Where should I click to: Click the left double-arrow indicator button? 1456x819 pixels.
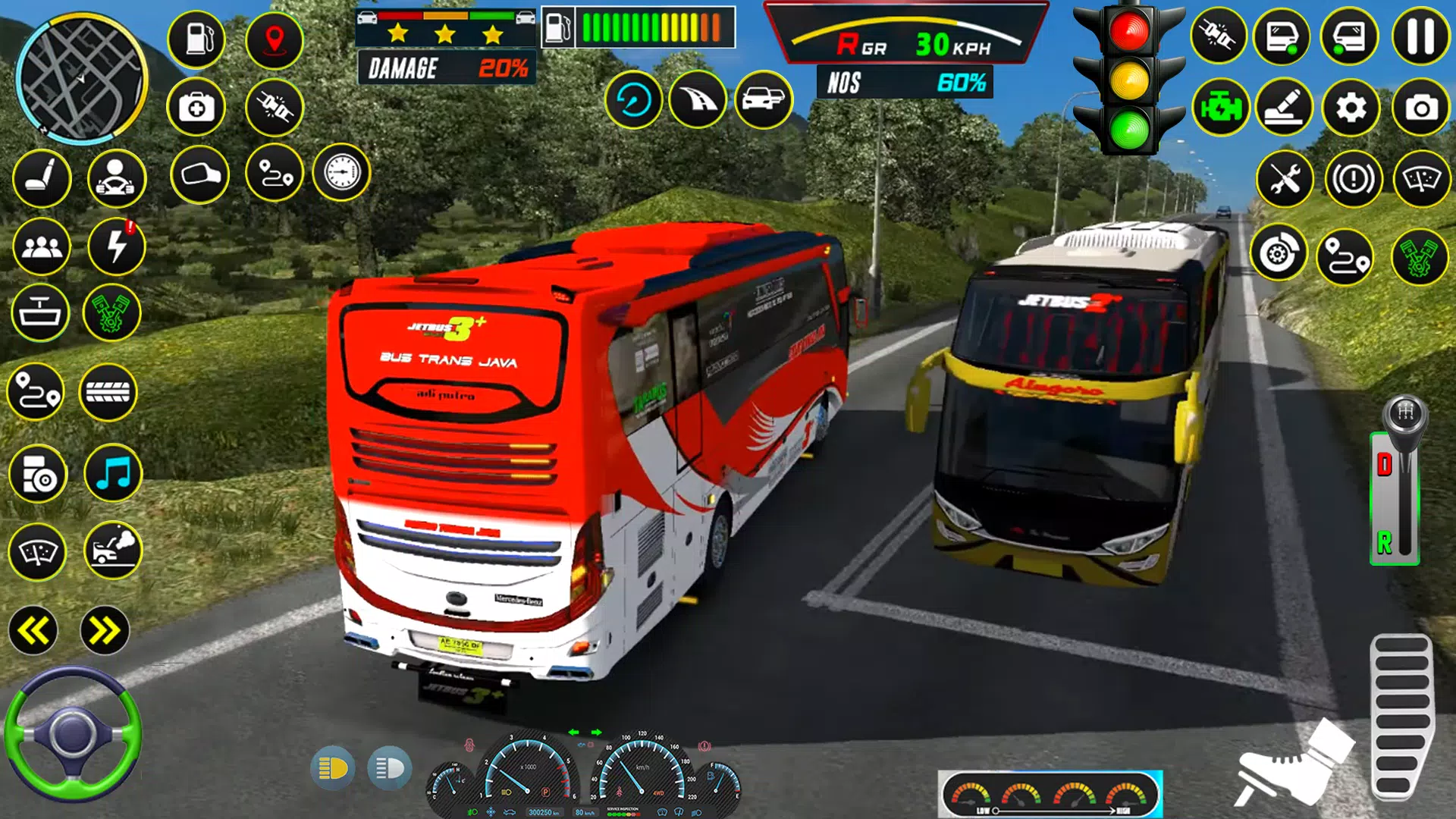[x=33, y=630]
